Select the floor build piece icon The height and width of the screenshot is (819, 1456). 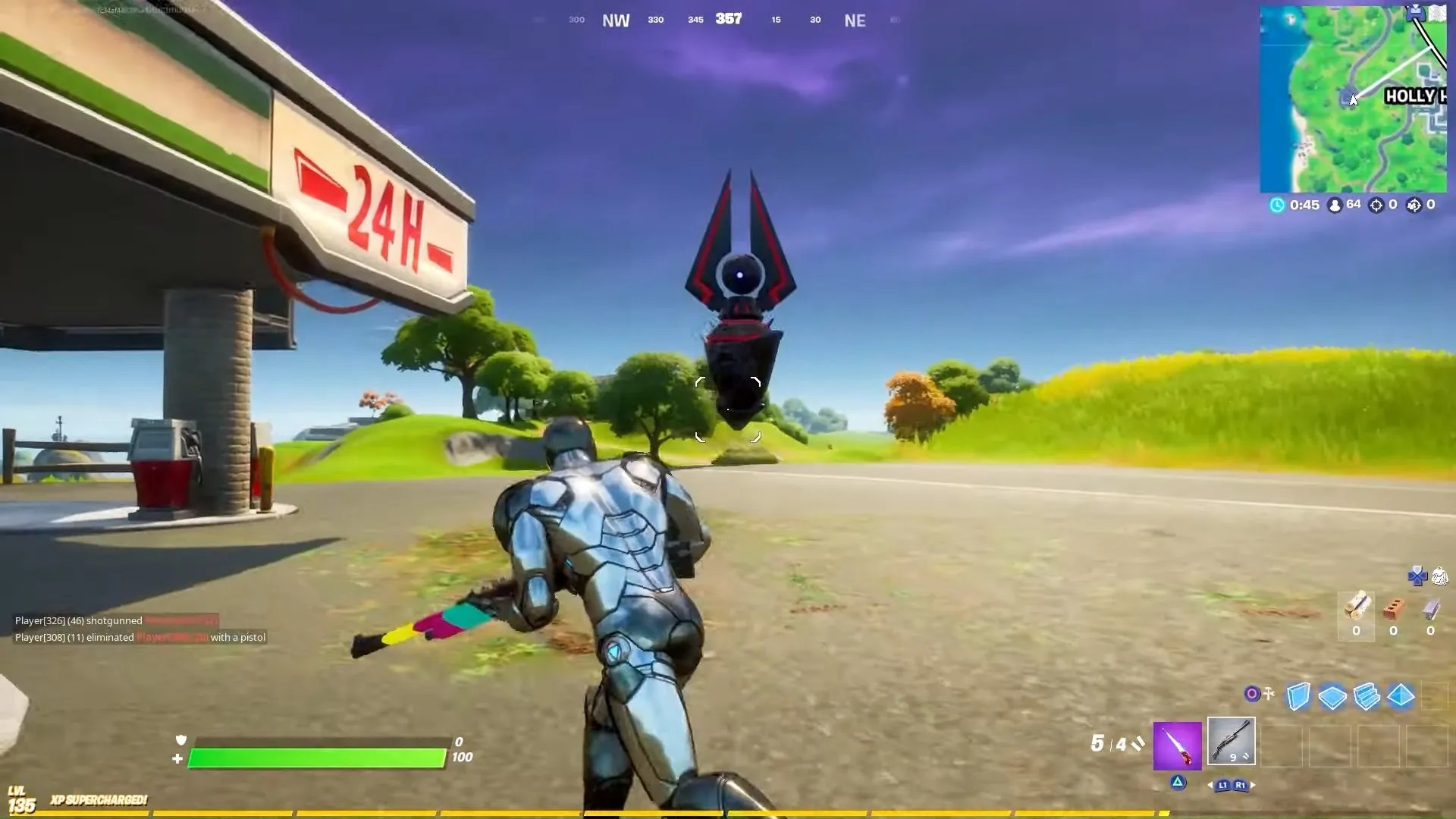click(1332, 695)
